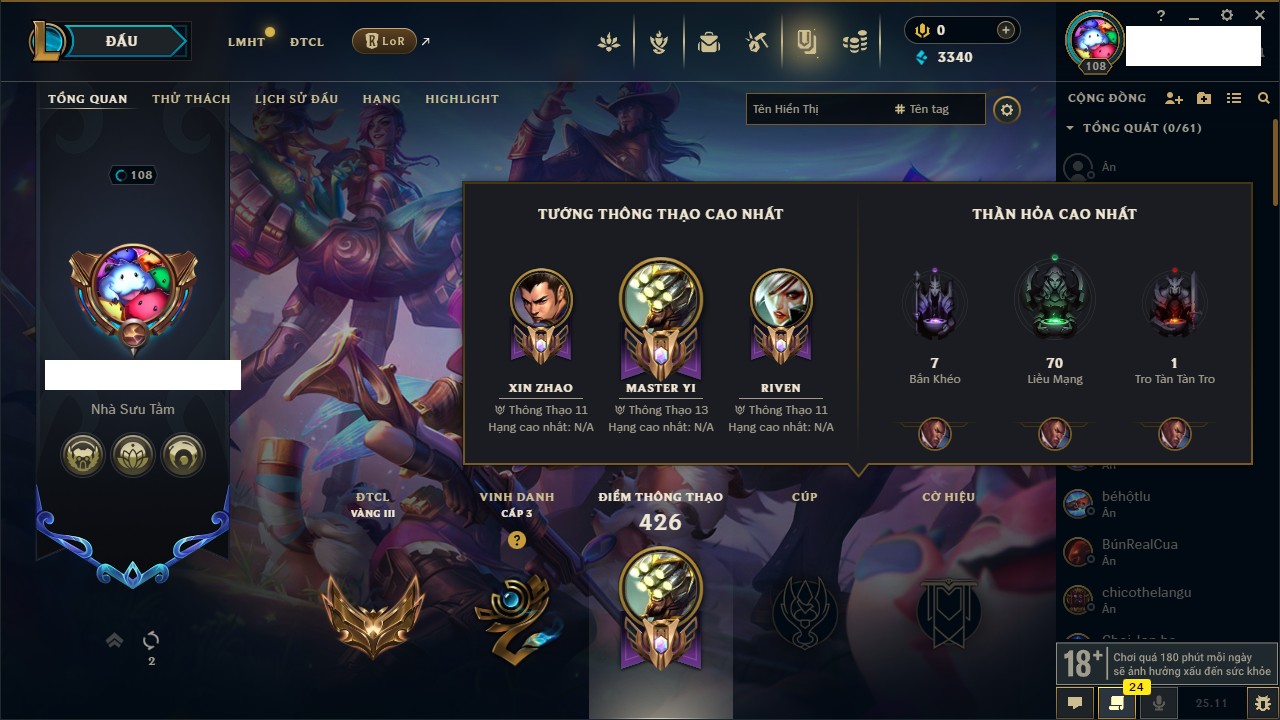The image size is (1280, 720).
Task: Open the hammer crafting icon
Action: click(757, 42)
